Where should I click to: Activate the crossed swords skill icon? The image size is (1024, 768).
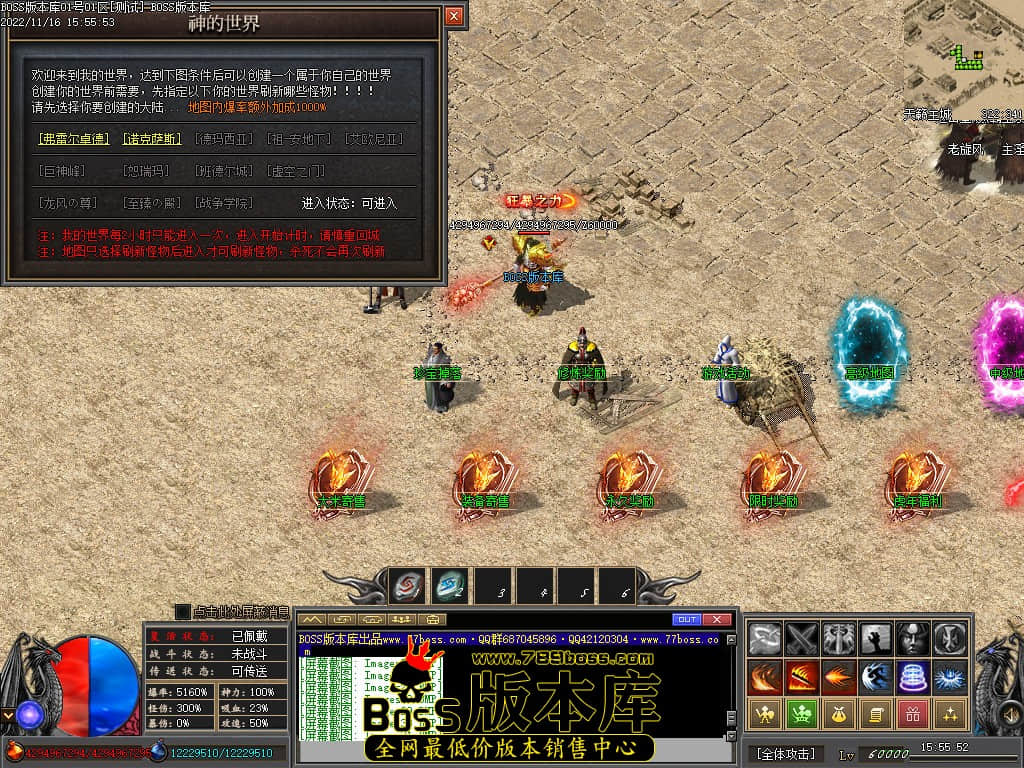(x=802, y=637)
